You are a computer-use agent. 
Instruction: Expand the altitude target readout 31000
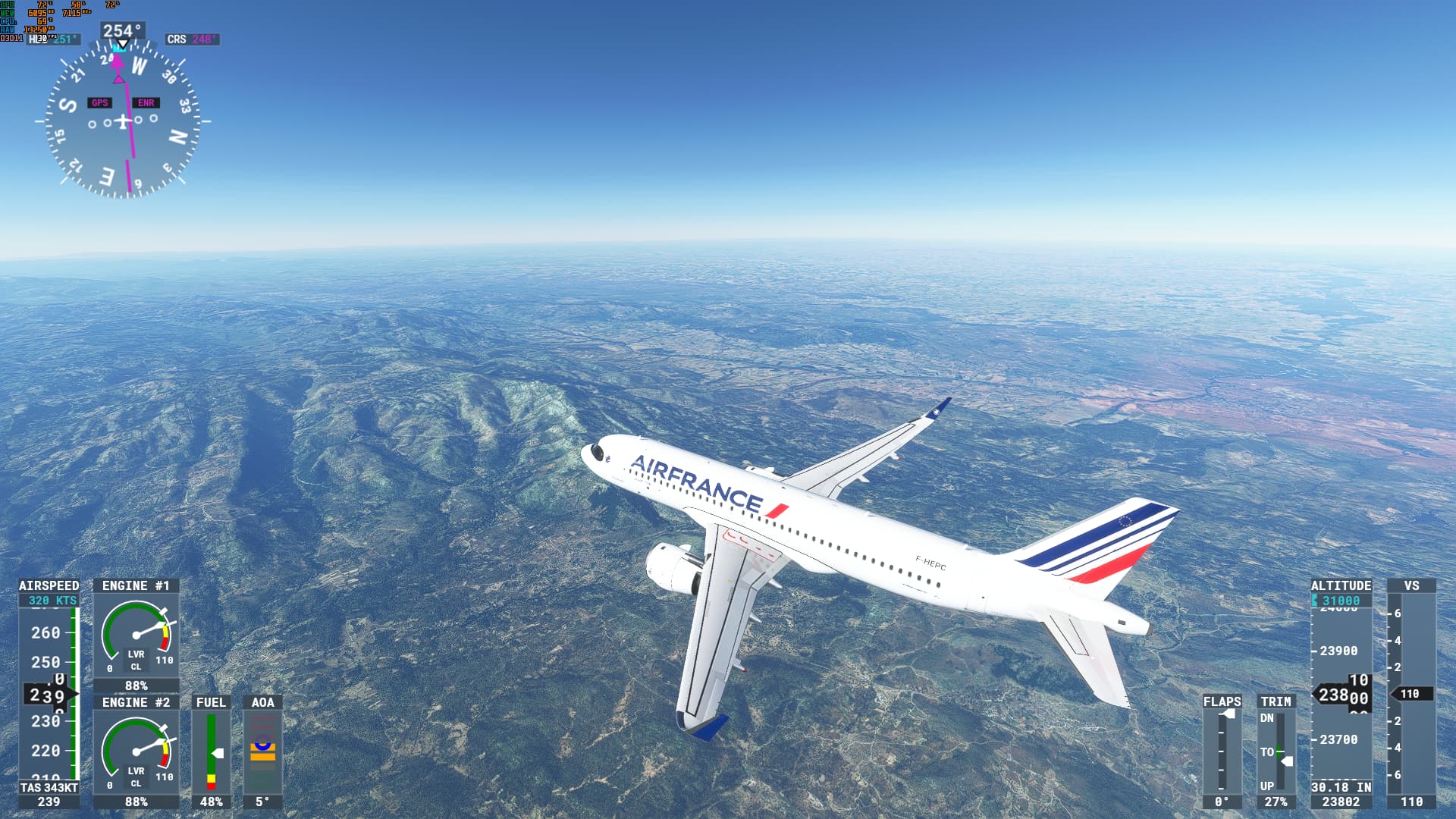pyautogui.click(x=1340, y=599)
